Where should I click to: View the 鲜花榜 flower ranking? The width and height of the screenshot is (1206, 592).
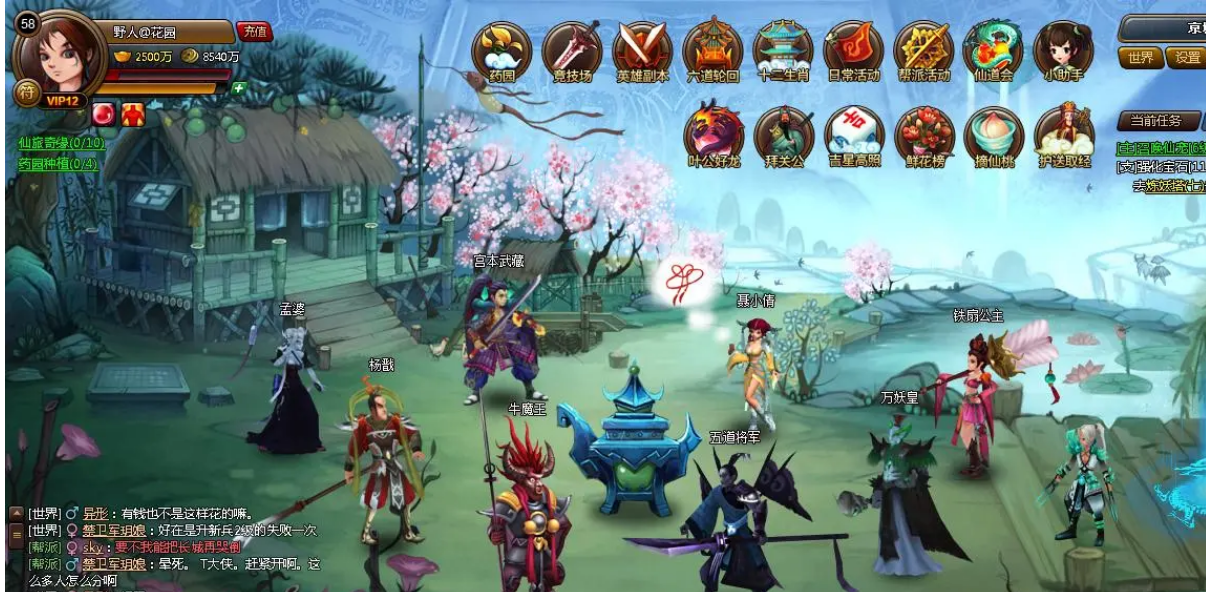click(924, 134)
